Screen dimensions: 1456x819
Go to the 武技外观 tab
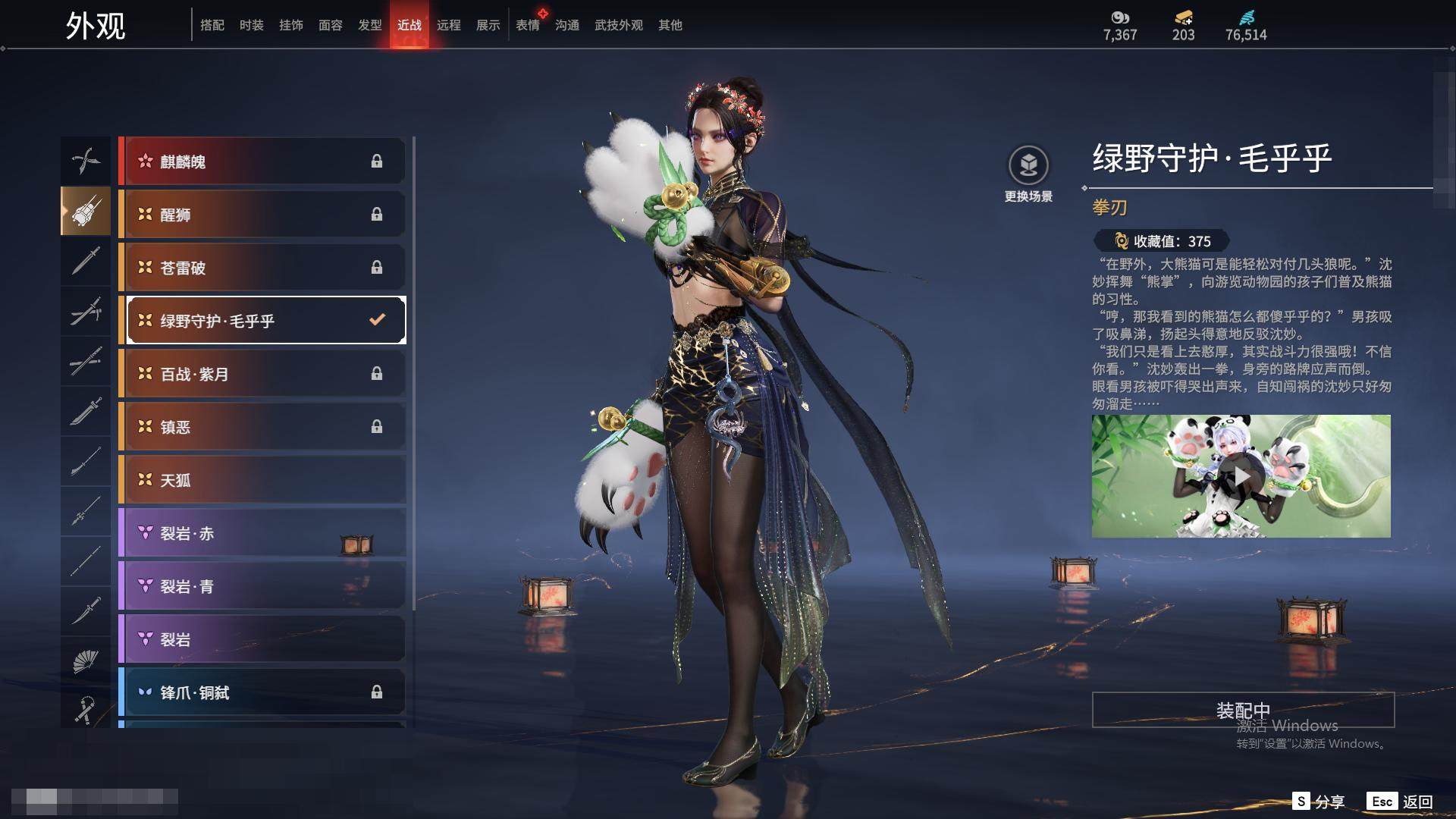pyautogui.click(x=618, y=25)
